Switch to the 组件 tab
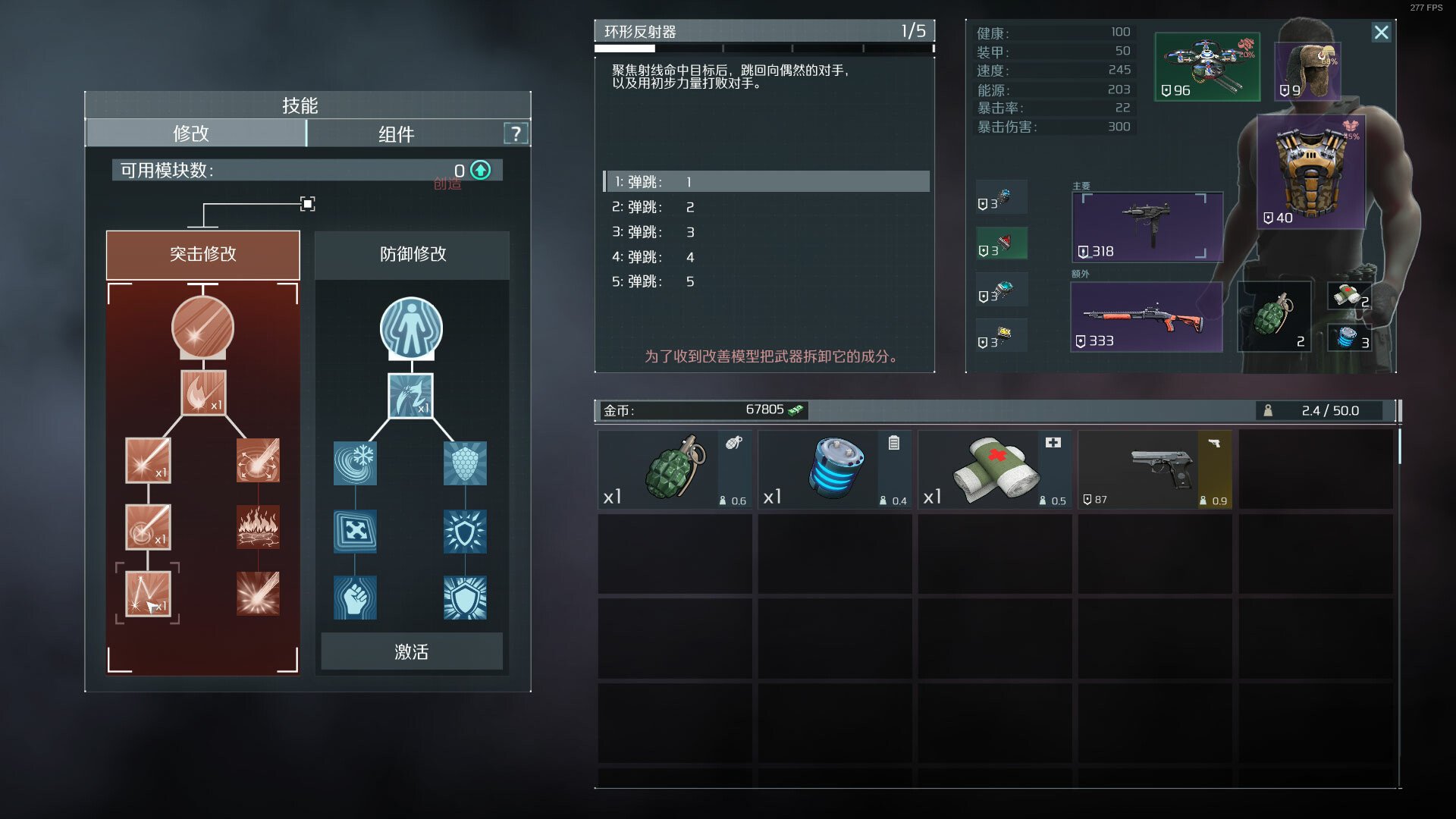 [397, 133]
